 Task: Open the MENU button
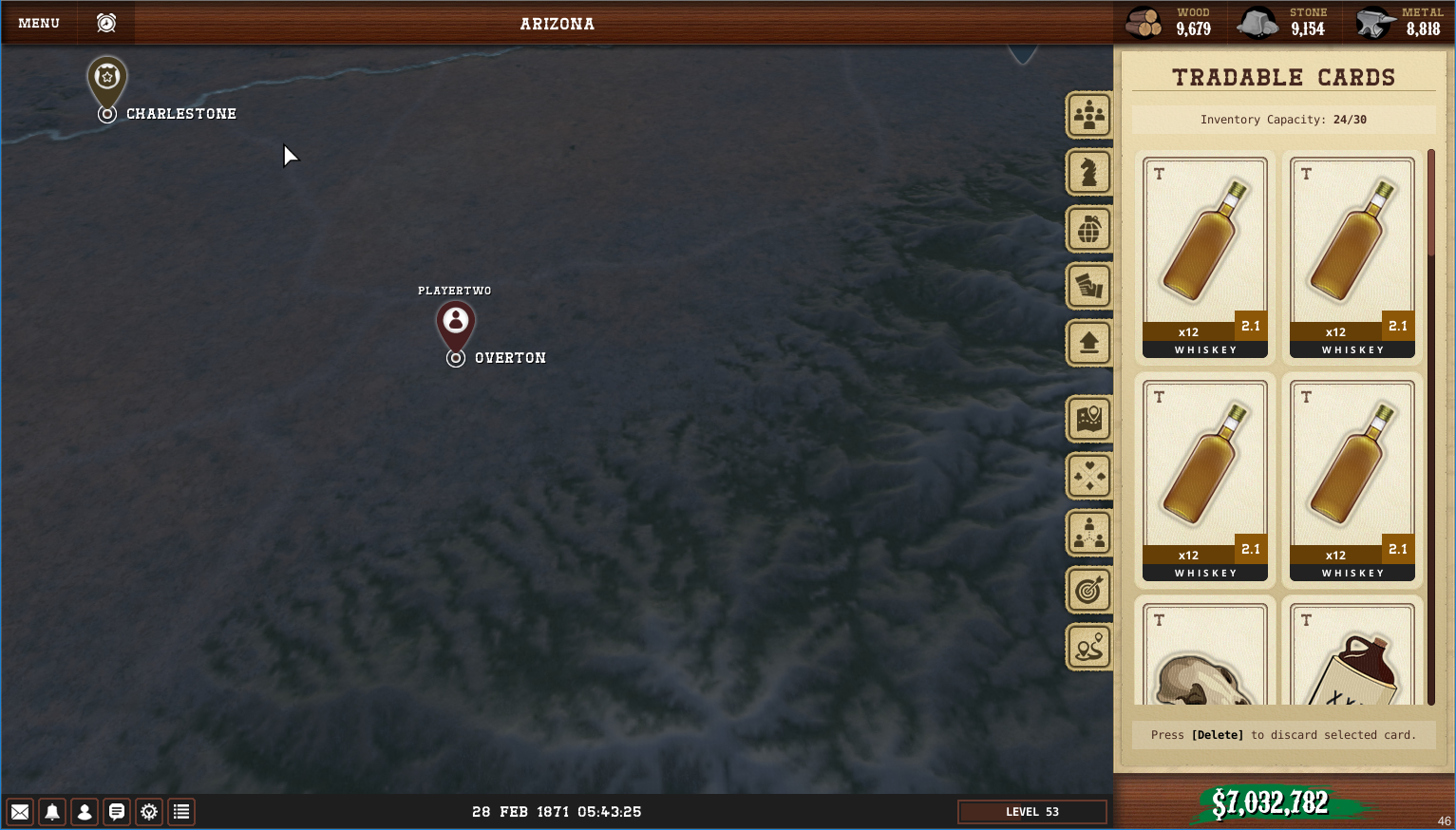39,23
